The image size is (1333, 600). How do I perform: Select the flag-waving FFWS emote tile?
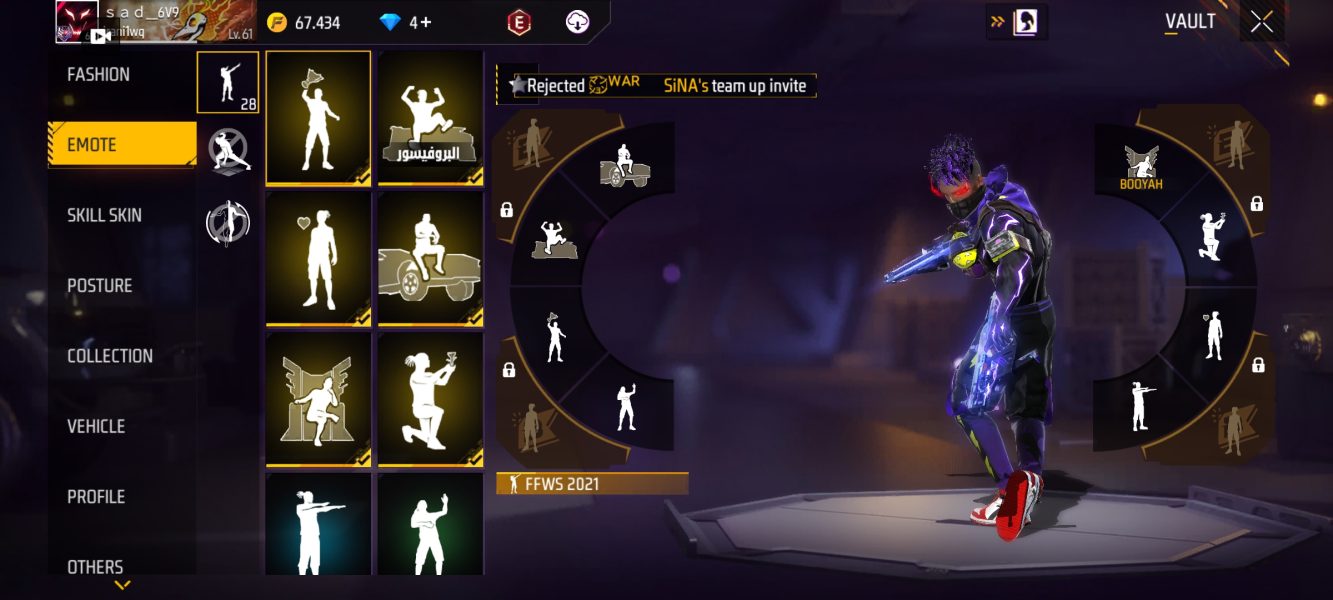[x=318, y=118]
